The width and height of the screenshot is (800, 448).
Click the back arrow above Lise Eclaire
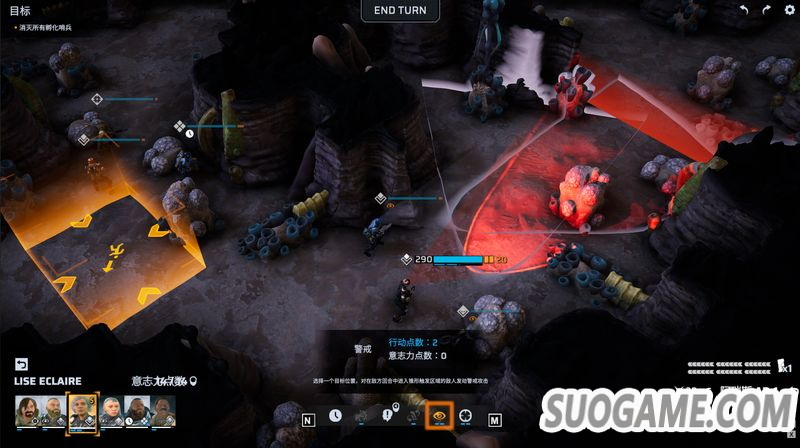pos(22,364)
